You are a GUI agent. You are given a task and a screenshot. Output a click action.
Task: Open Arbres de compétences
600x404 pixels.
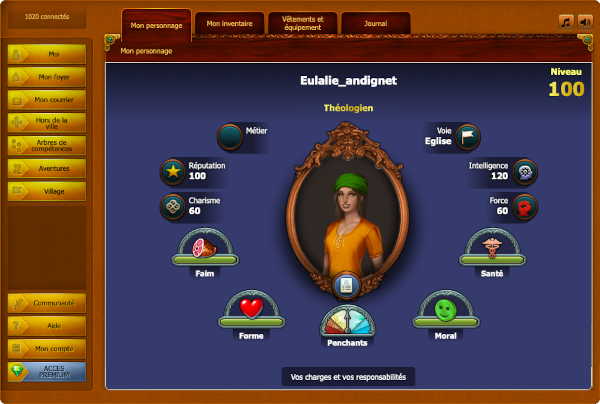tap(47, 145)
